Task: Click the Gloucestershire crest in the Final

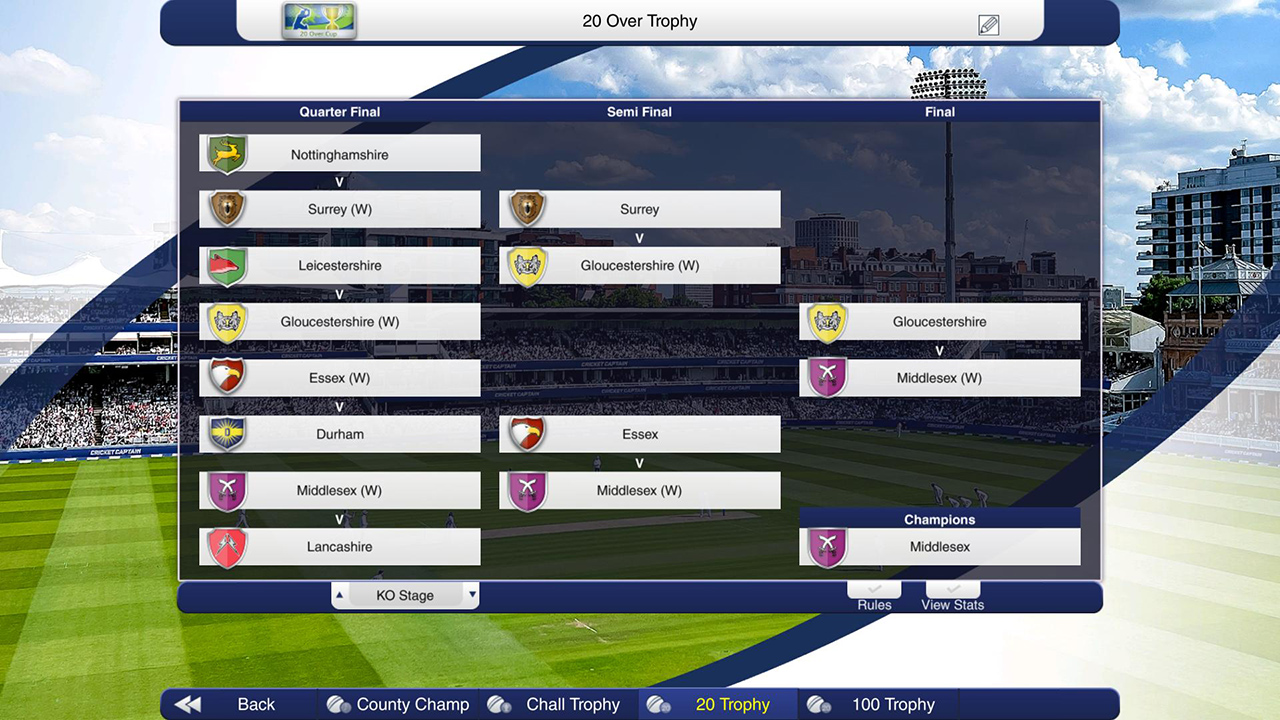Action: (x=826, y=320)
